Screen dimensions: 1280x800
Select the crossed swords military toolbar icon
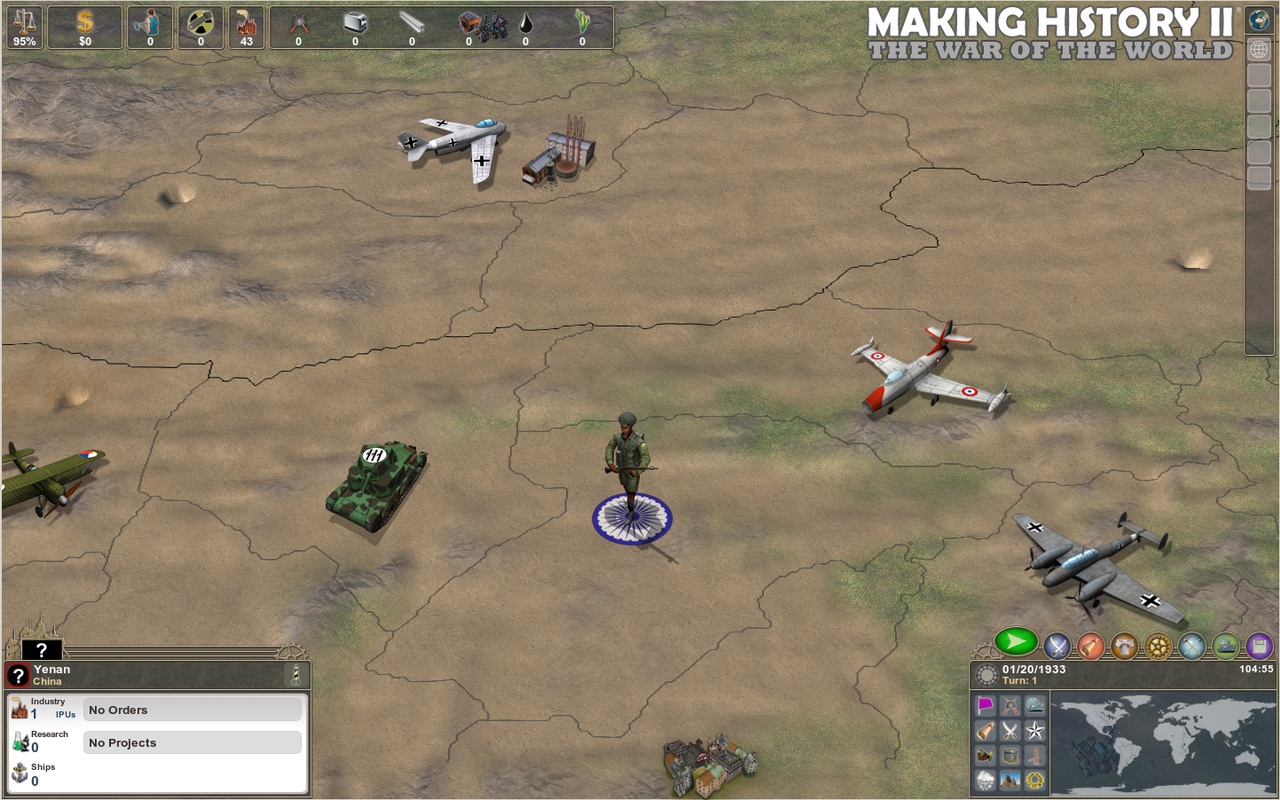[1055, 648]
